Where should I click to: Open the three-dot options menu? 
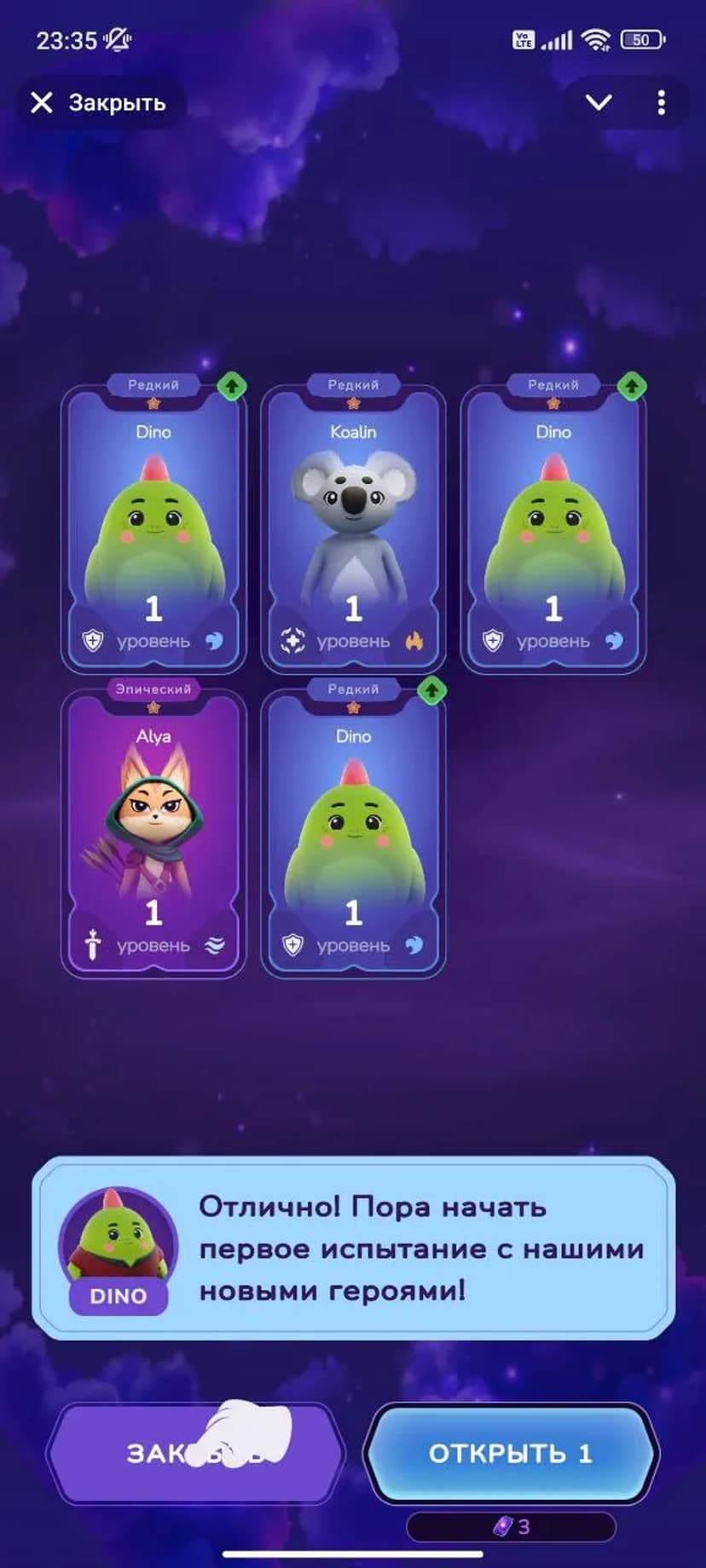[x=661, y=103]
